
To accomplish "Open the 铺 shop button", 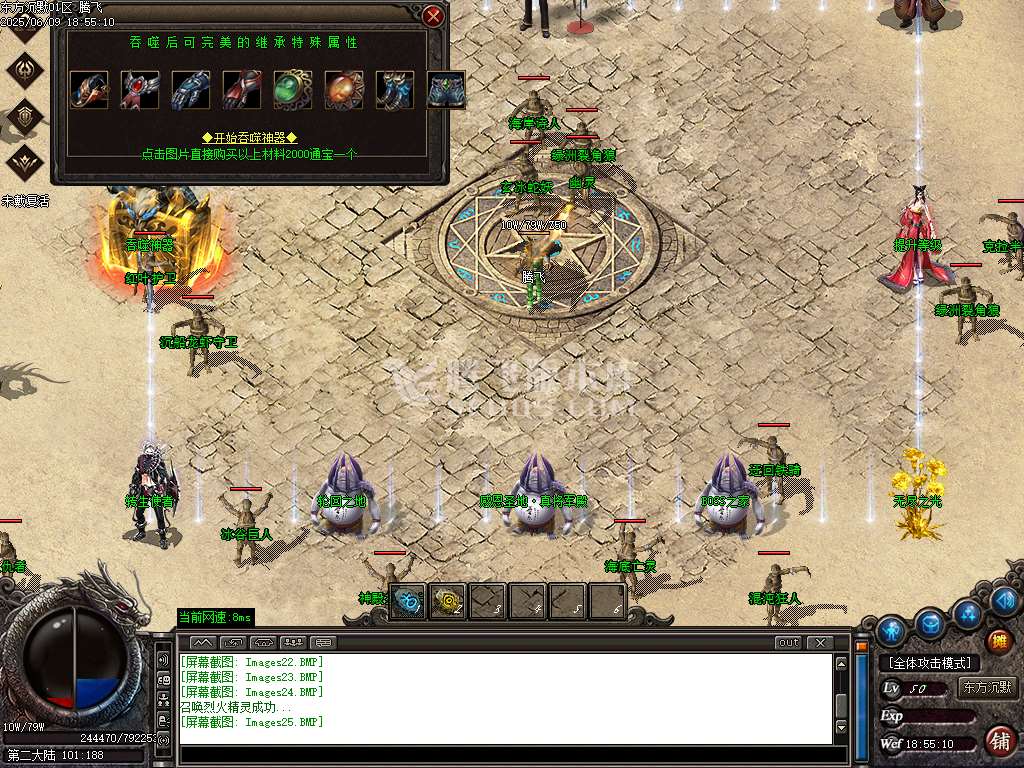I will (x=999, y=741).
